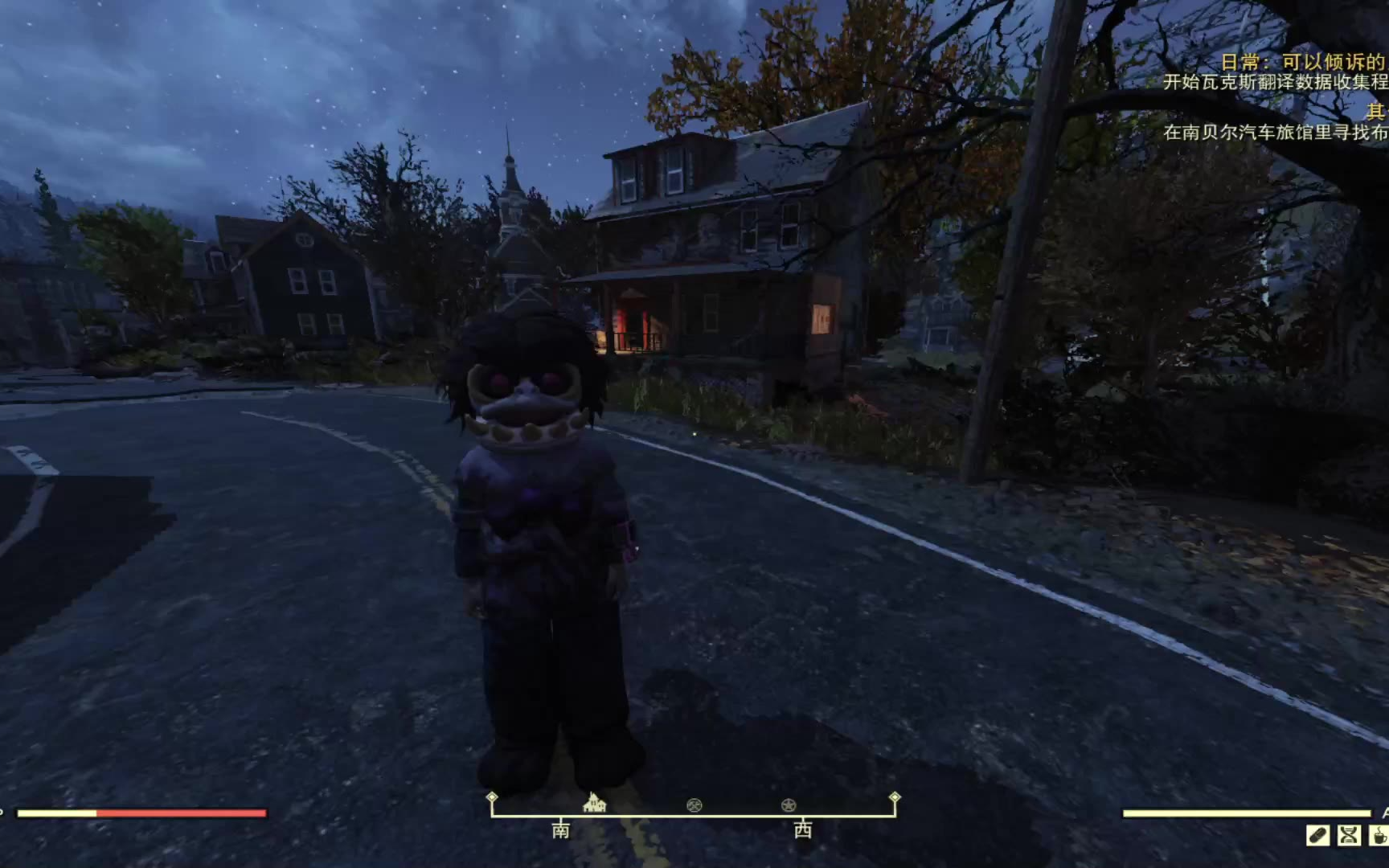The width and height of the screenshot is (1389, 868).
Task: Click the pill chem status icon
Action: (x=1318, y=836)
